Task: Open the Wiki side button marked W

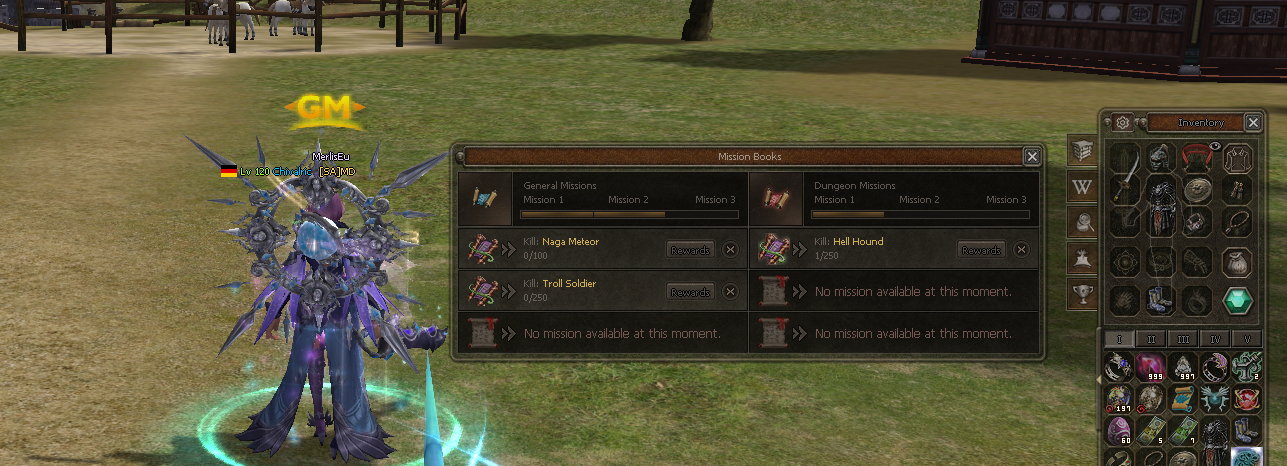Action: coord(1082,186)
